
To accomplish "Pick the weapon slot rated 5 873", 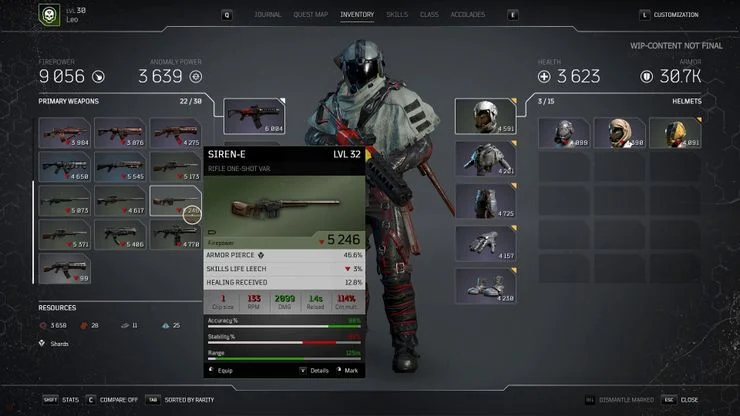I will [x=64, y=201].
